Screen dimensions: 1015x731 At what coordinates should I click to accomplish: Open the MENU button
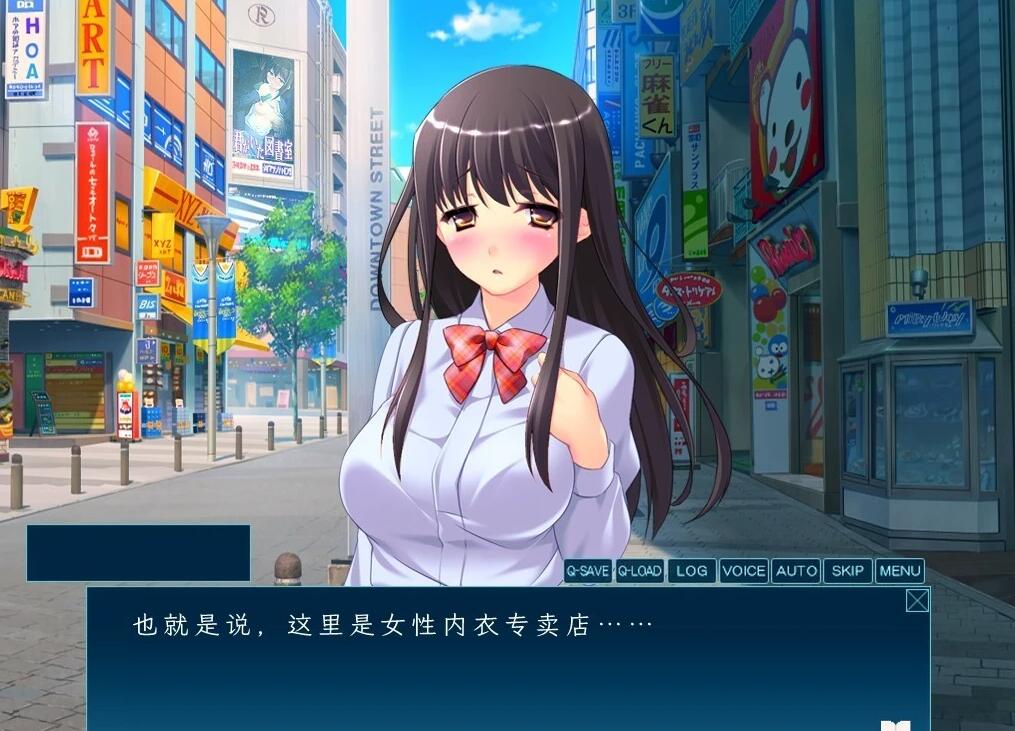pos(899,571)
